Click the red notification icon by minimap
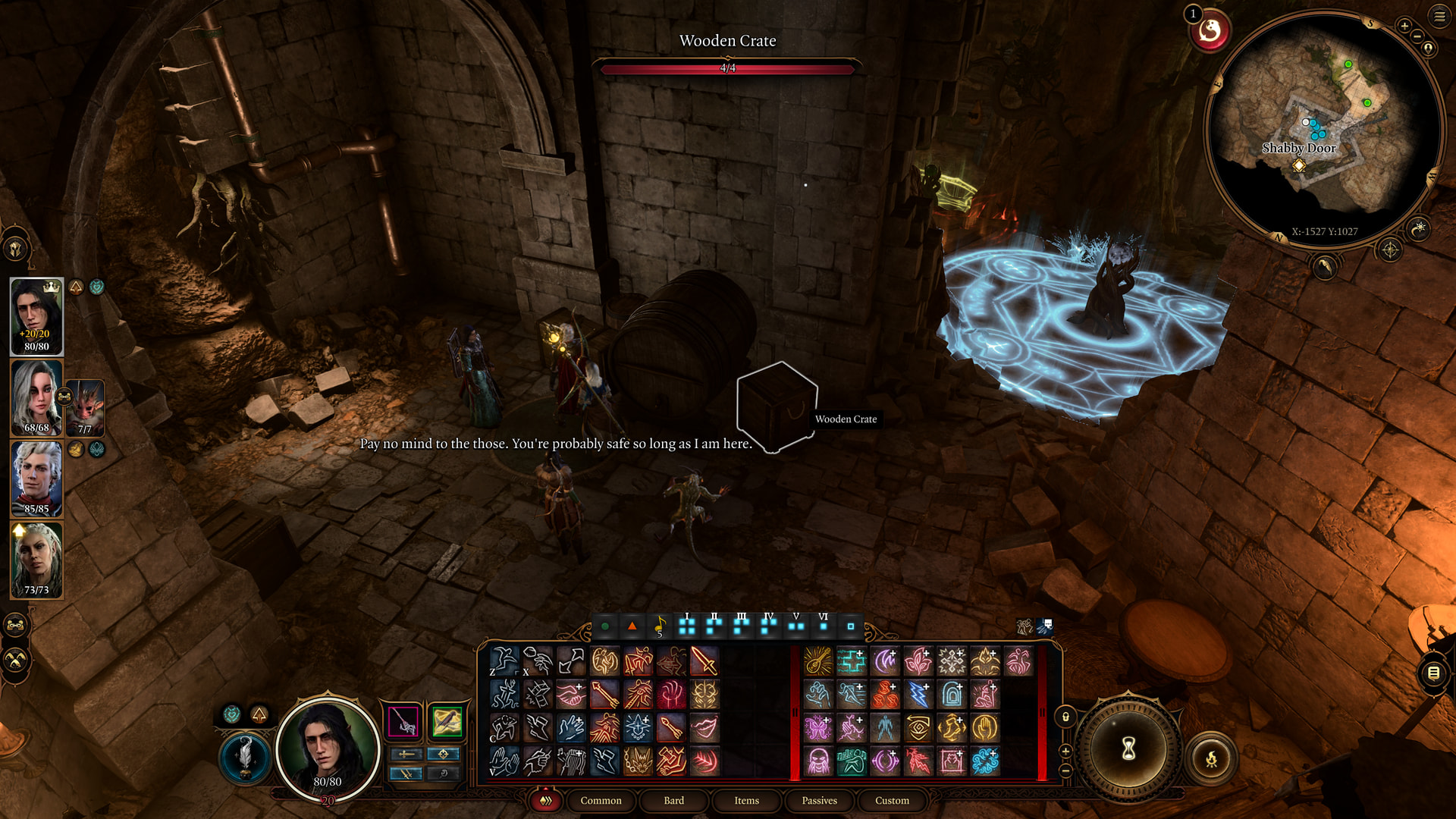Image resolution: width=1456 pixels, height=819 pixels. point(1210,31)
